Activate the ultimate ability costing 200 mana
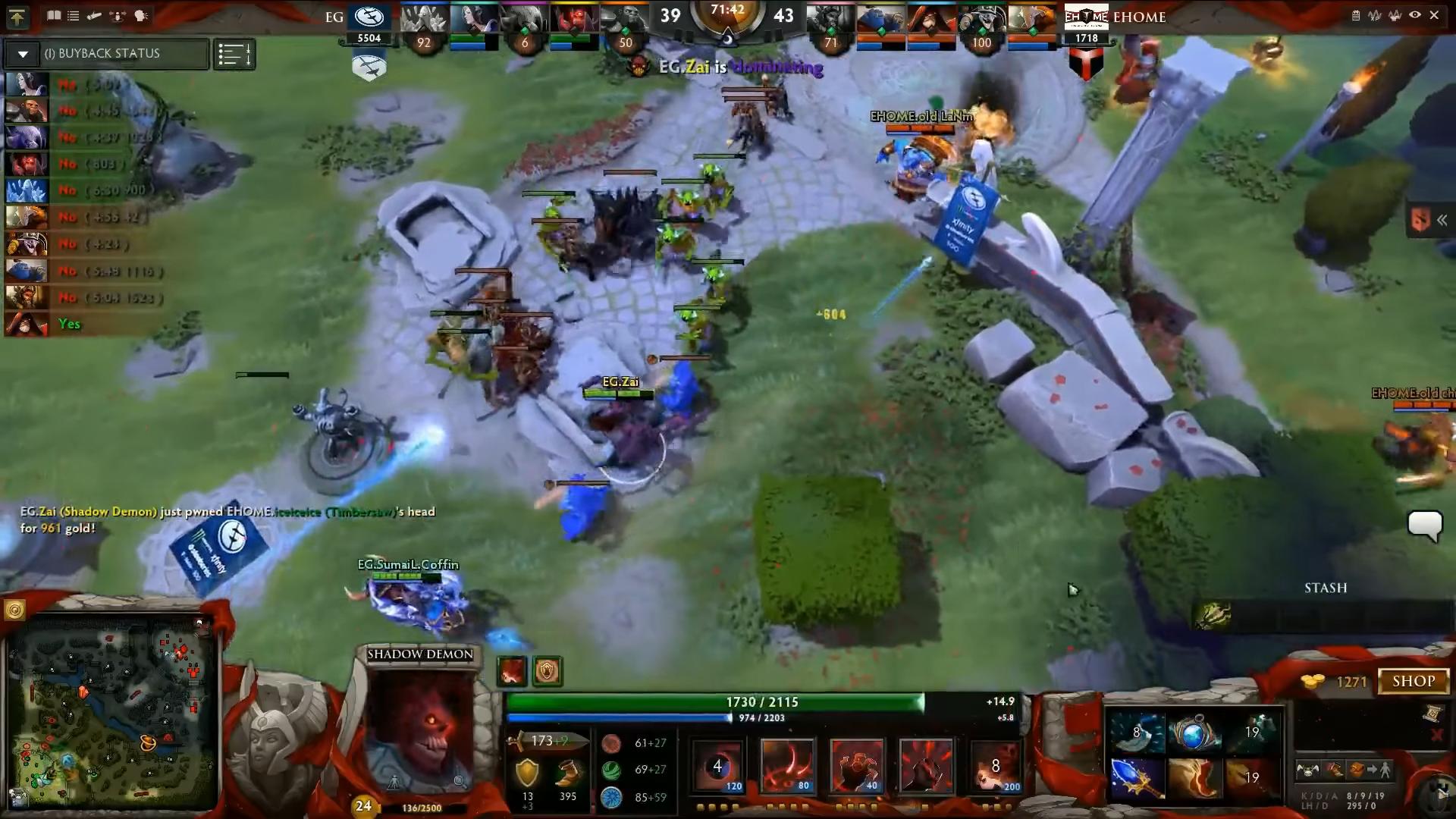This screenshot has width=1456, height=819. 995,766
